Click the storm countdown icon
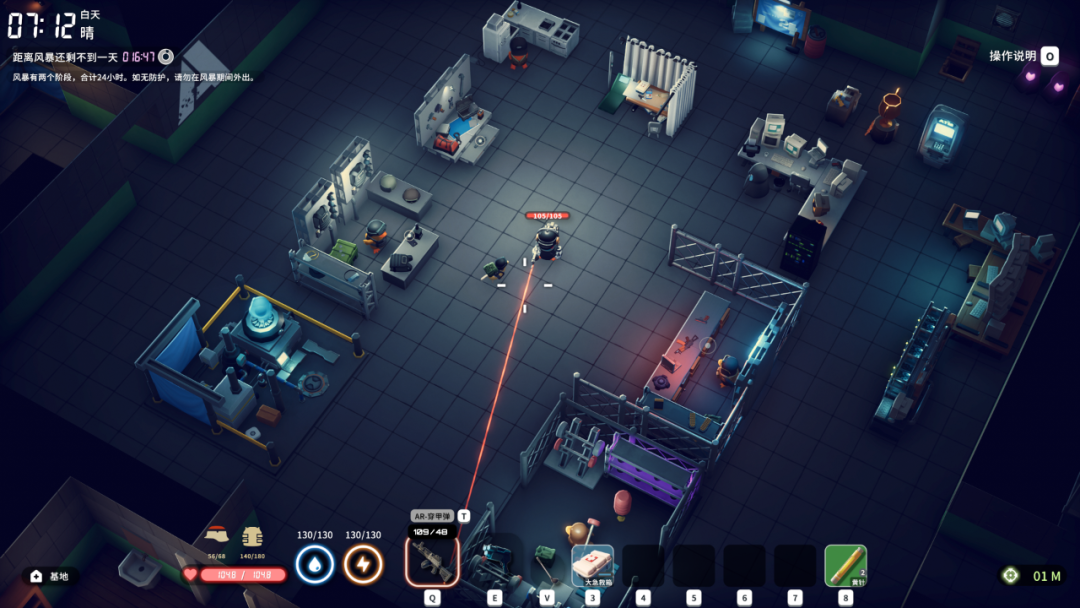 click(x=166, y=57)
